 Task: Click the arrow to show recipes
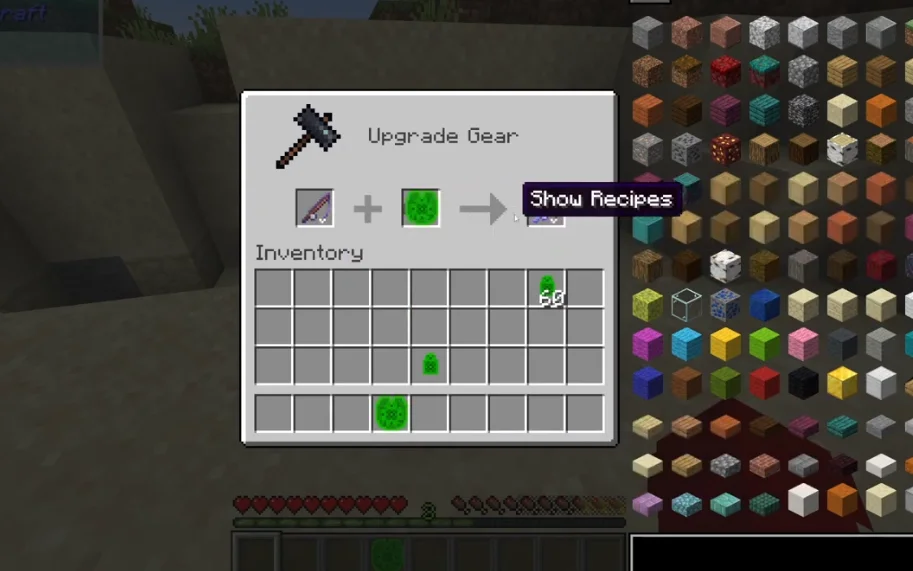pyautogui.click(x=483, y=209)
